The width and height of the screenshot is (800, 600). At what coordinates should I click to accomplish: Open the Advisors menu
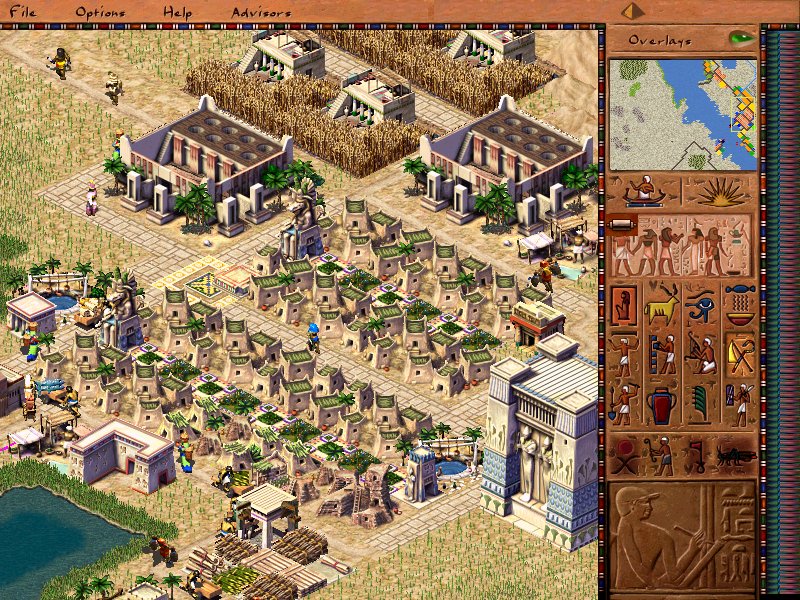point(261,13)
